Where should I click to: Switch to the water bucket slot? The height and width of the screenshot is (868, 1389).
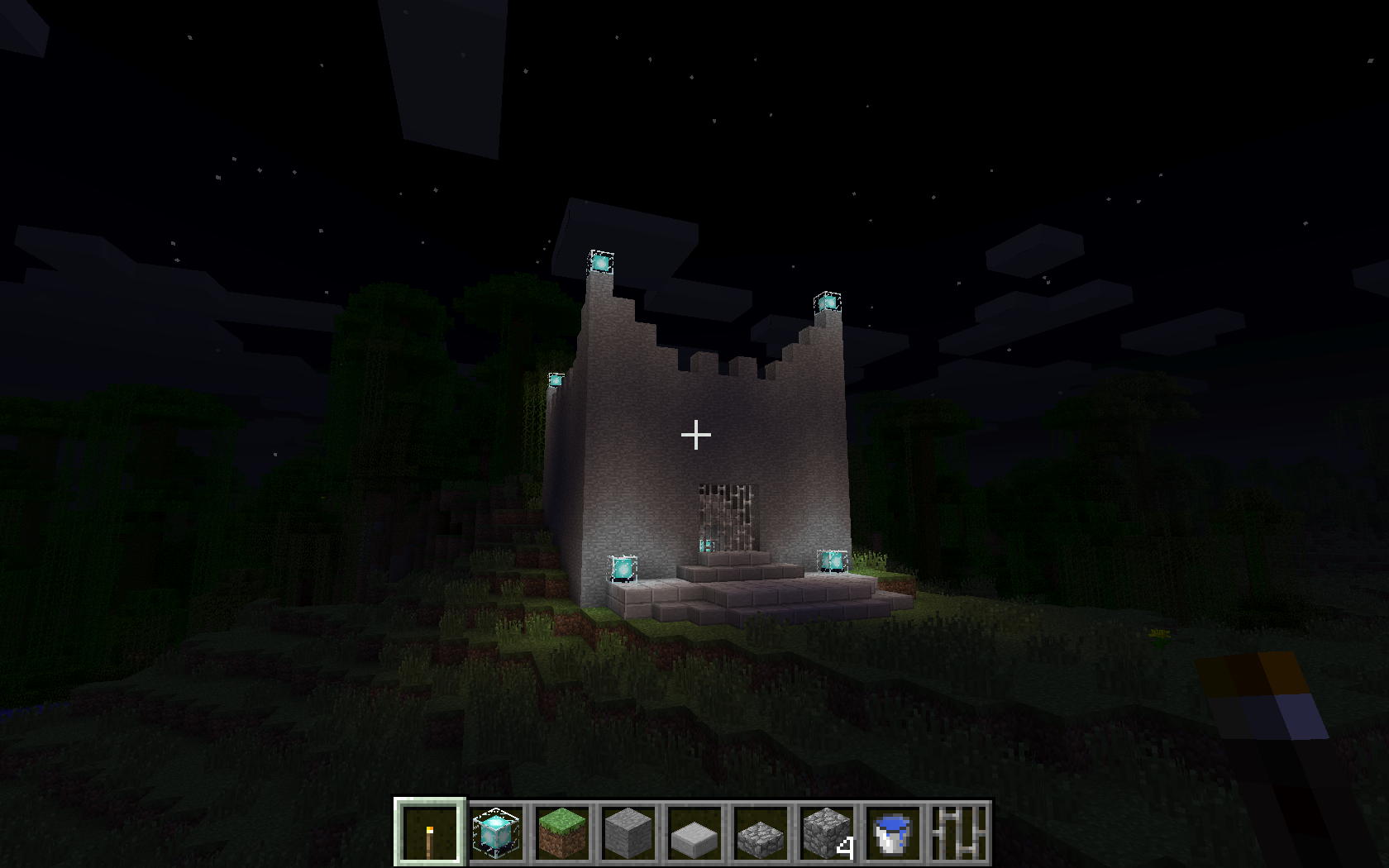tap(892, 832)
